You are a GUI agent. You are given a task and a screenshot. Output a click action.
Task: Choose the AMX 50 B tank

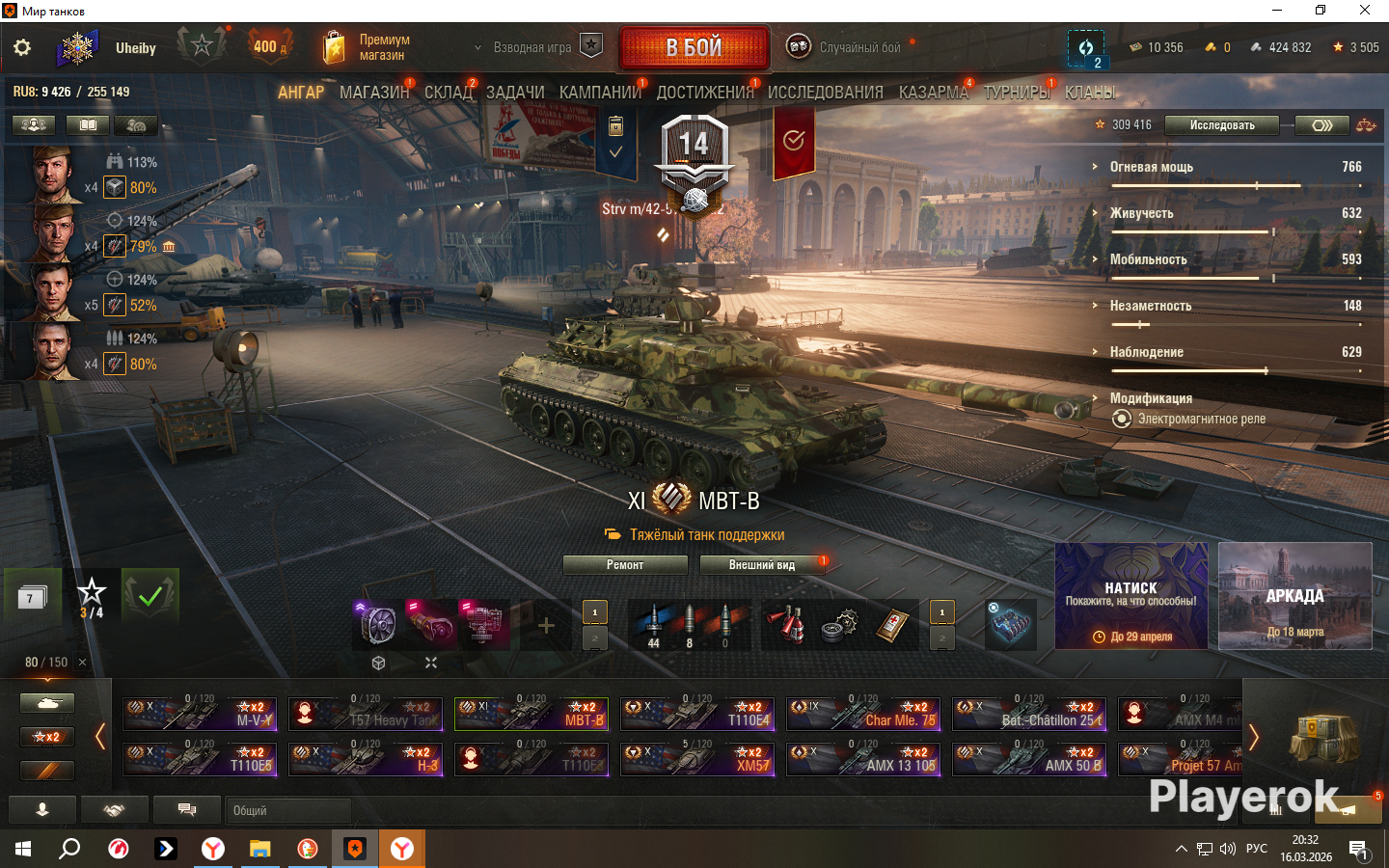tap(1028, 759)
